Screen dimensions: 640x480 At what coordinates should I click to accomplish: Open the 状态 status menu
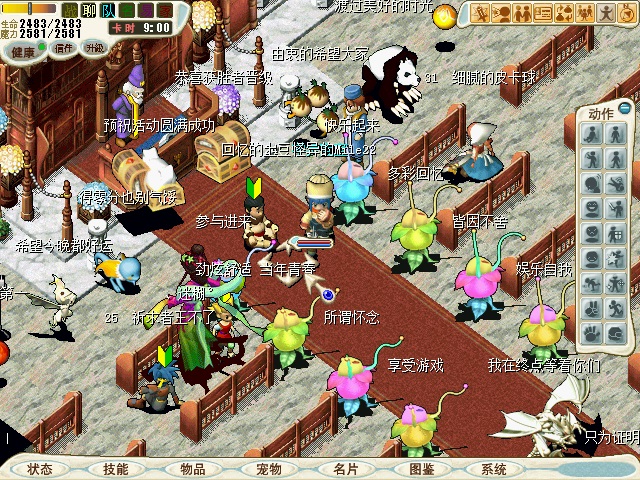click(x=40, y=468)
